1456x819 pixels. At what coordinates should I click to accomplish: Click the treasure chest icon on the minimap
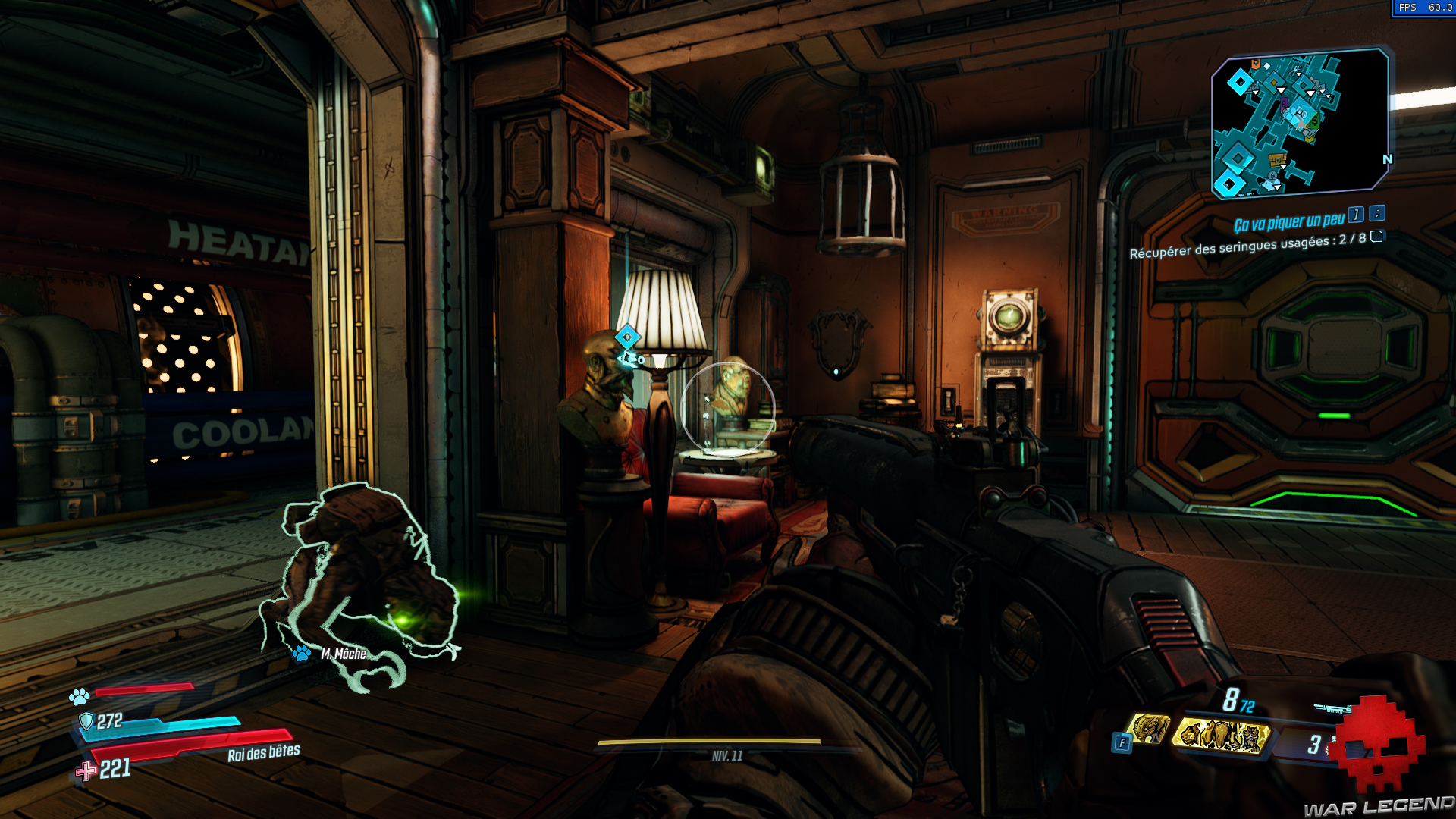point(1277,159)
